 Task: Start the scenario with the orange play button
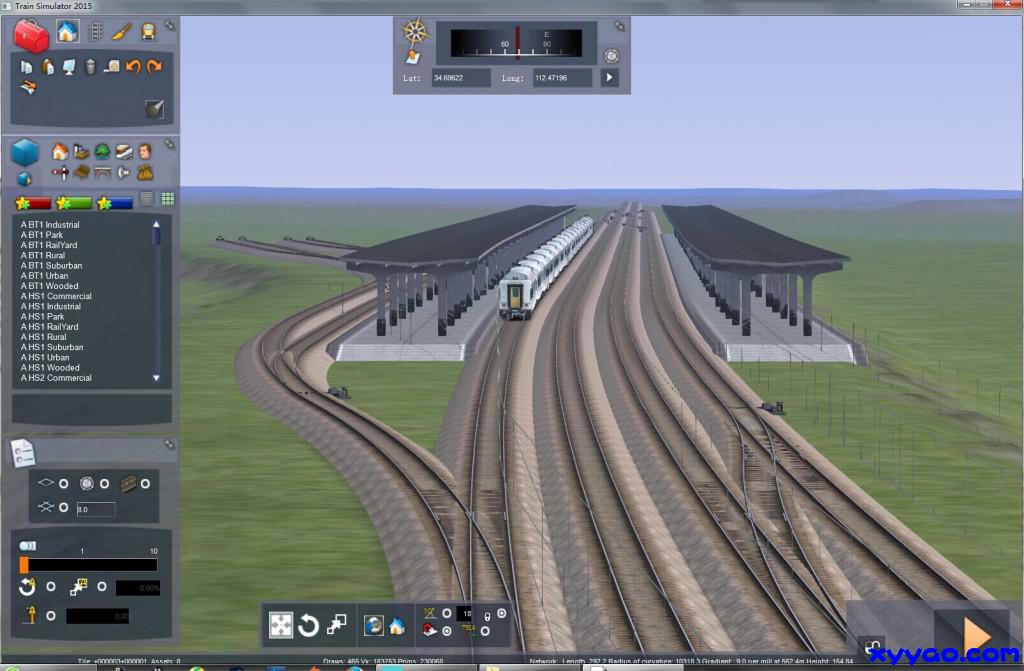tap(975, 633)
